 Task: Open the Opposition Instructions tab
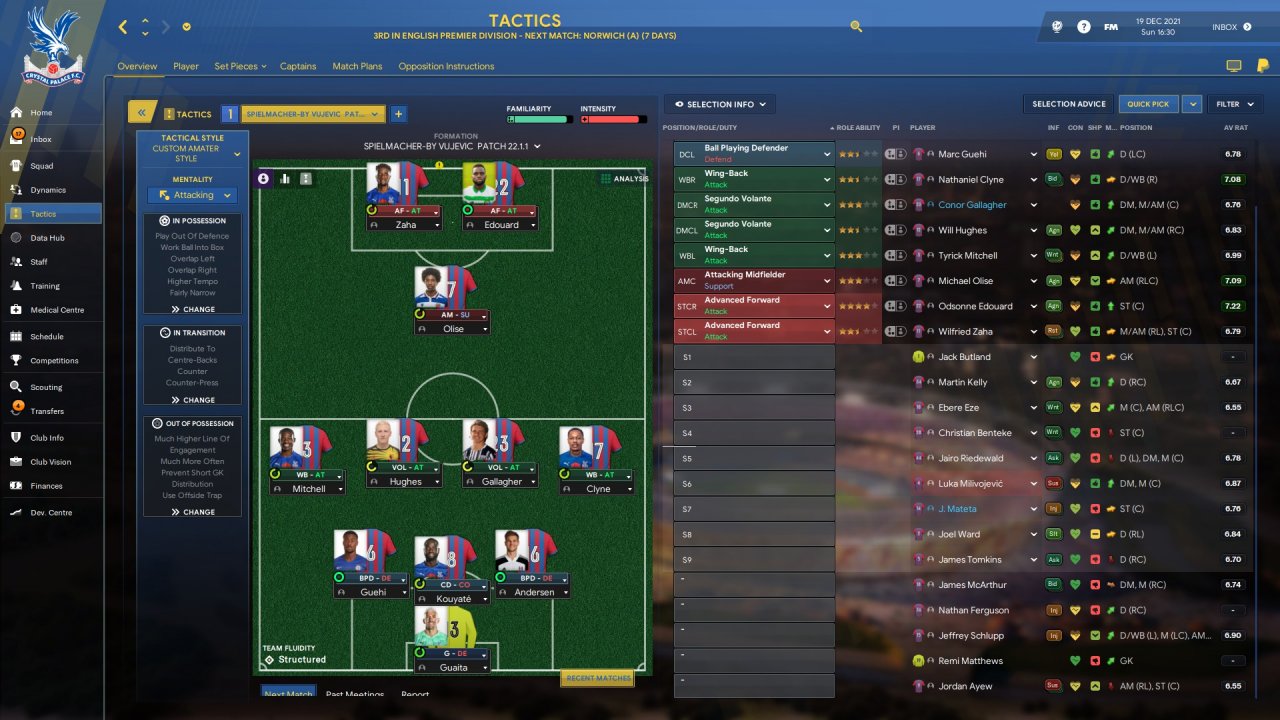[446, 67]
